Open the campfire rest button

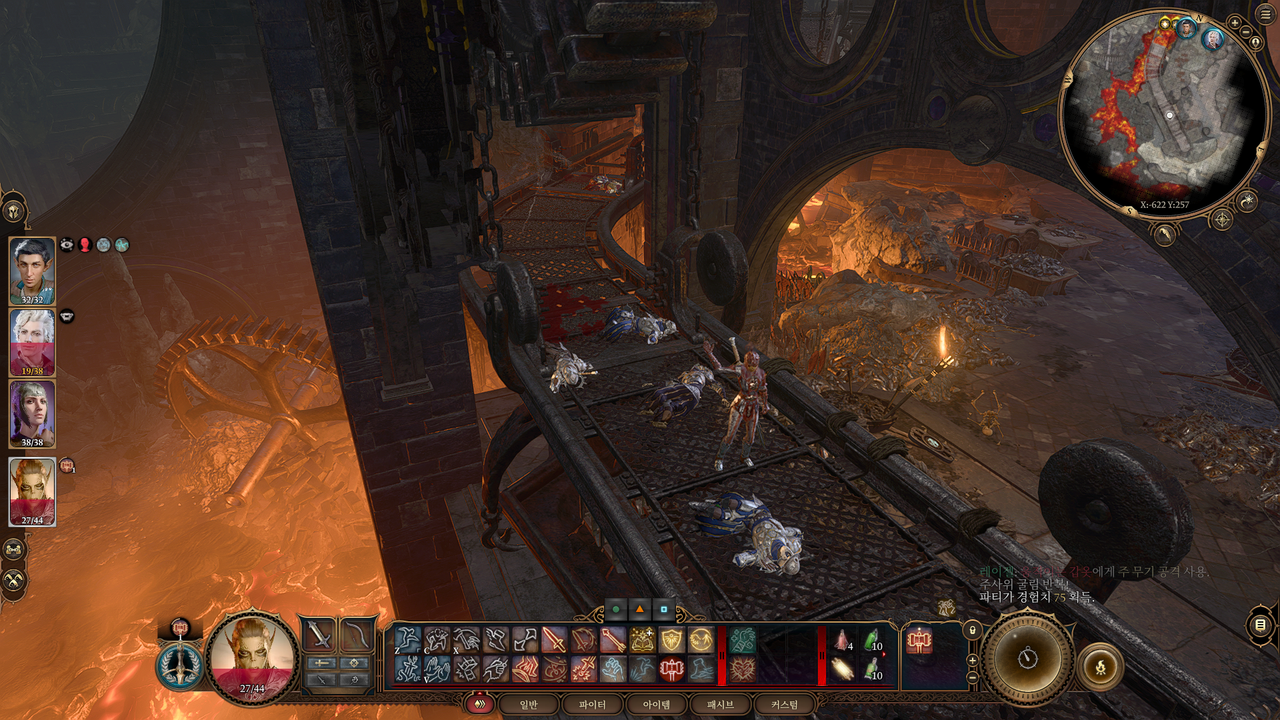pyautogui.click(x=1101, y=665)
